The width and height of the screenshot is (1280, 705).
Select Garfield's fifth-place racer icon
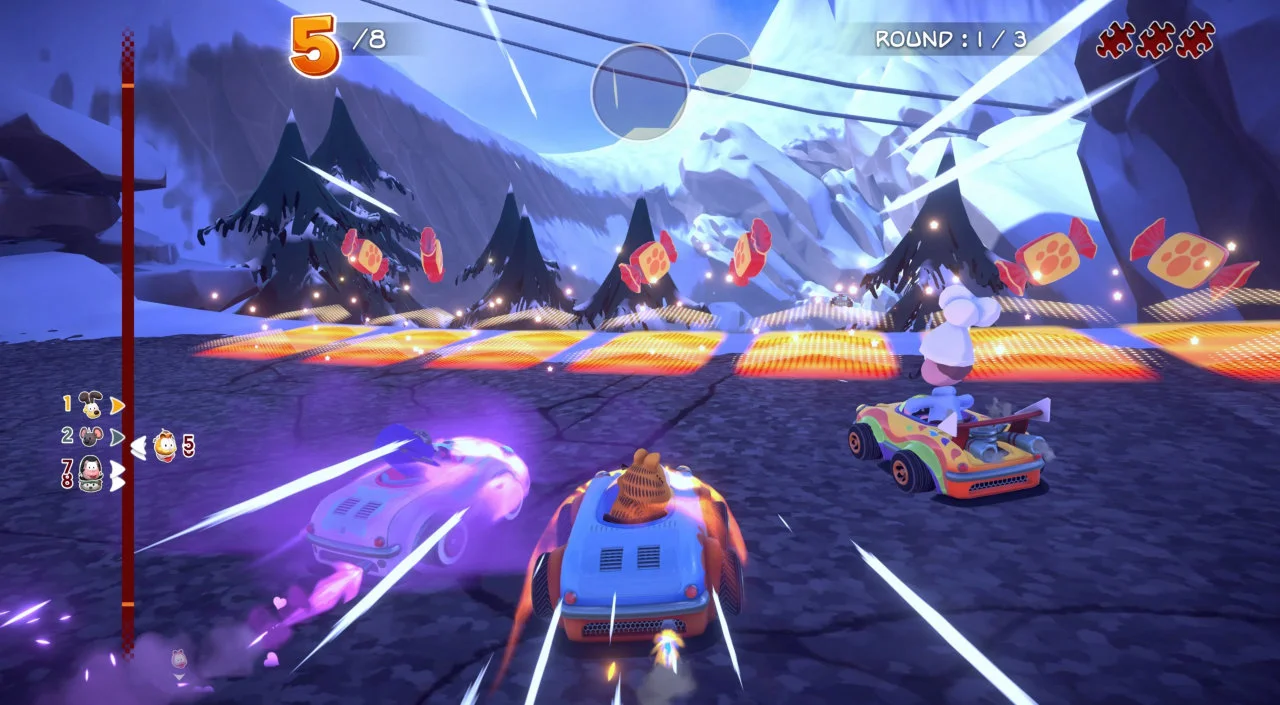[x=166, y=444]
